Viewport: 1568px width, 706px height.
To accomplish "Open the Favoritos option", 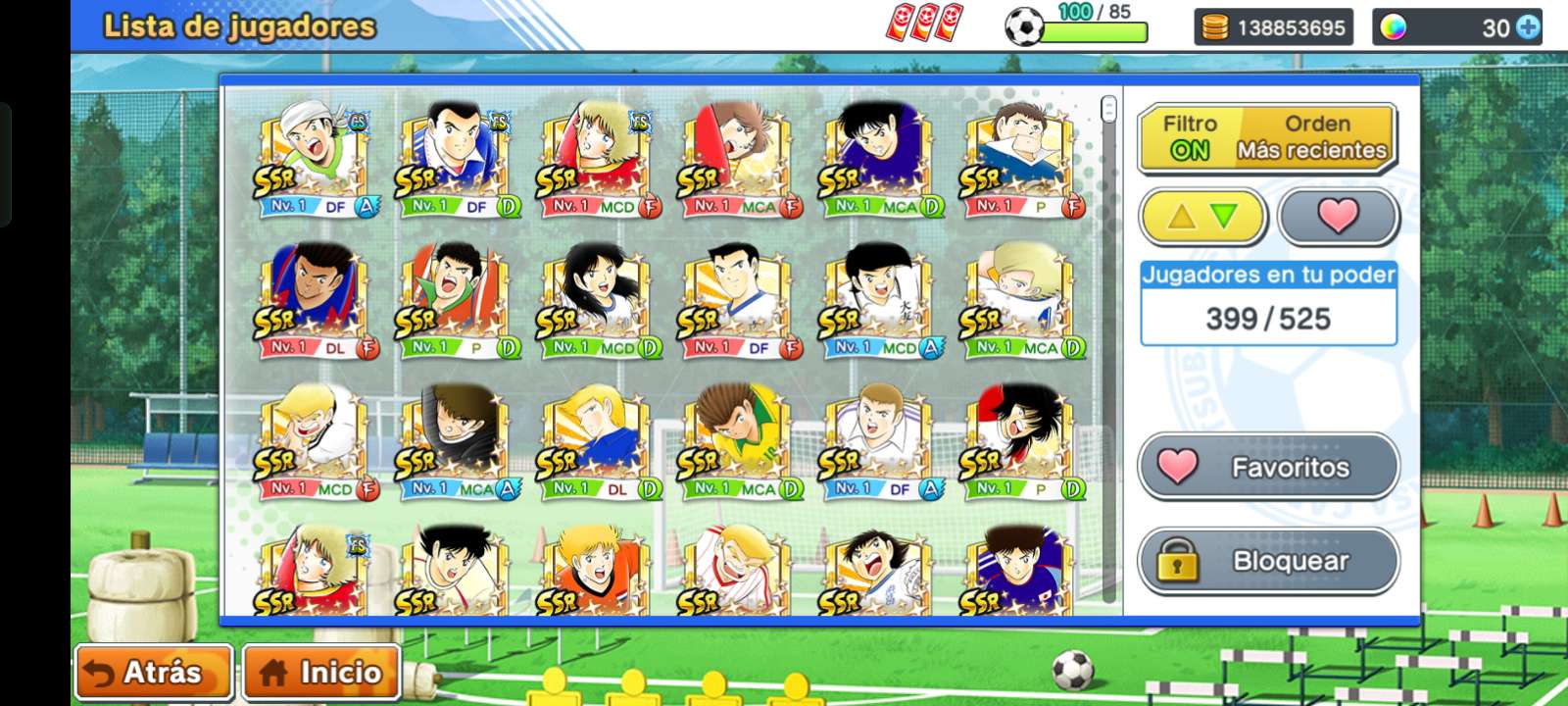I will click(1268, 467).
